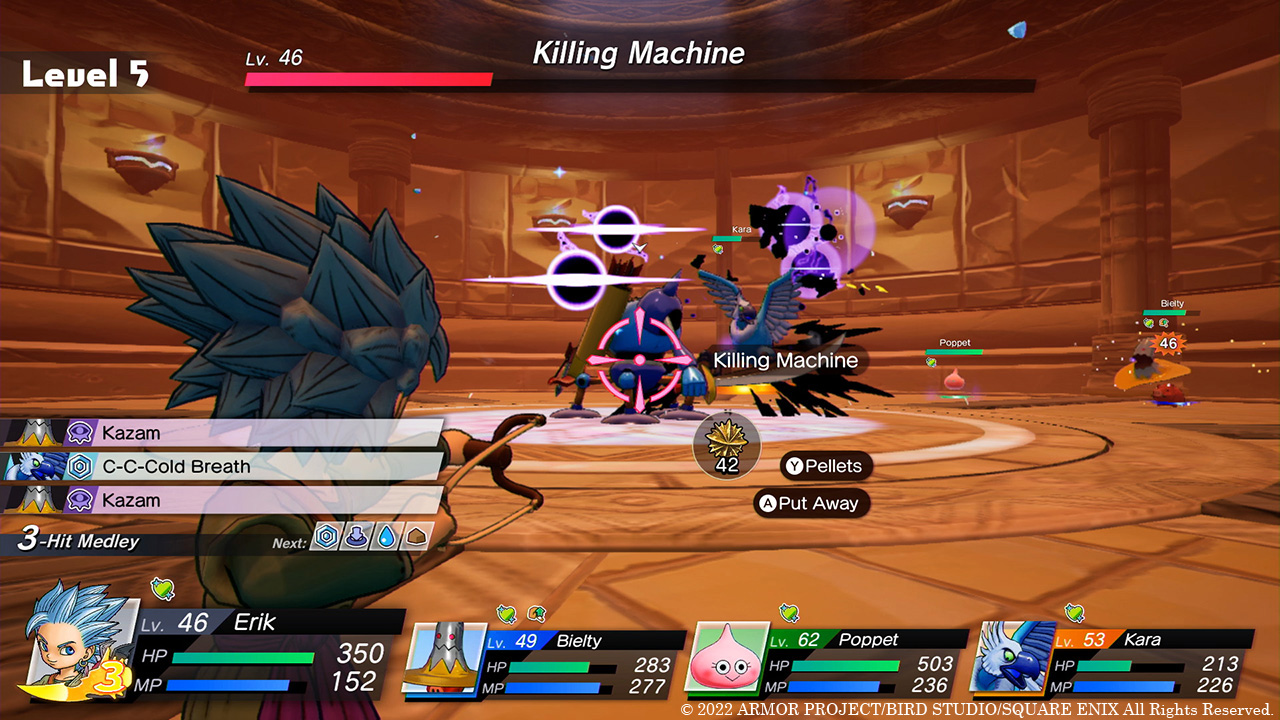Click the water droplet icon in Next queue
Screen dimensions: 1280x720
pyautogui.click(x=386, y=537)
